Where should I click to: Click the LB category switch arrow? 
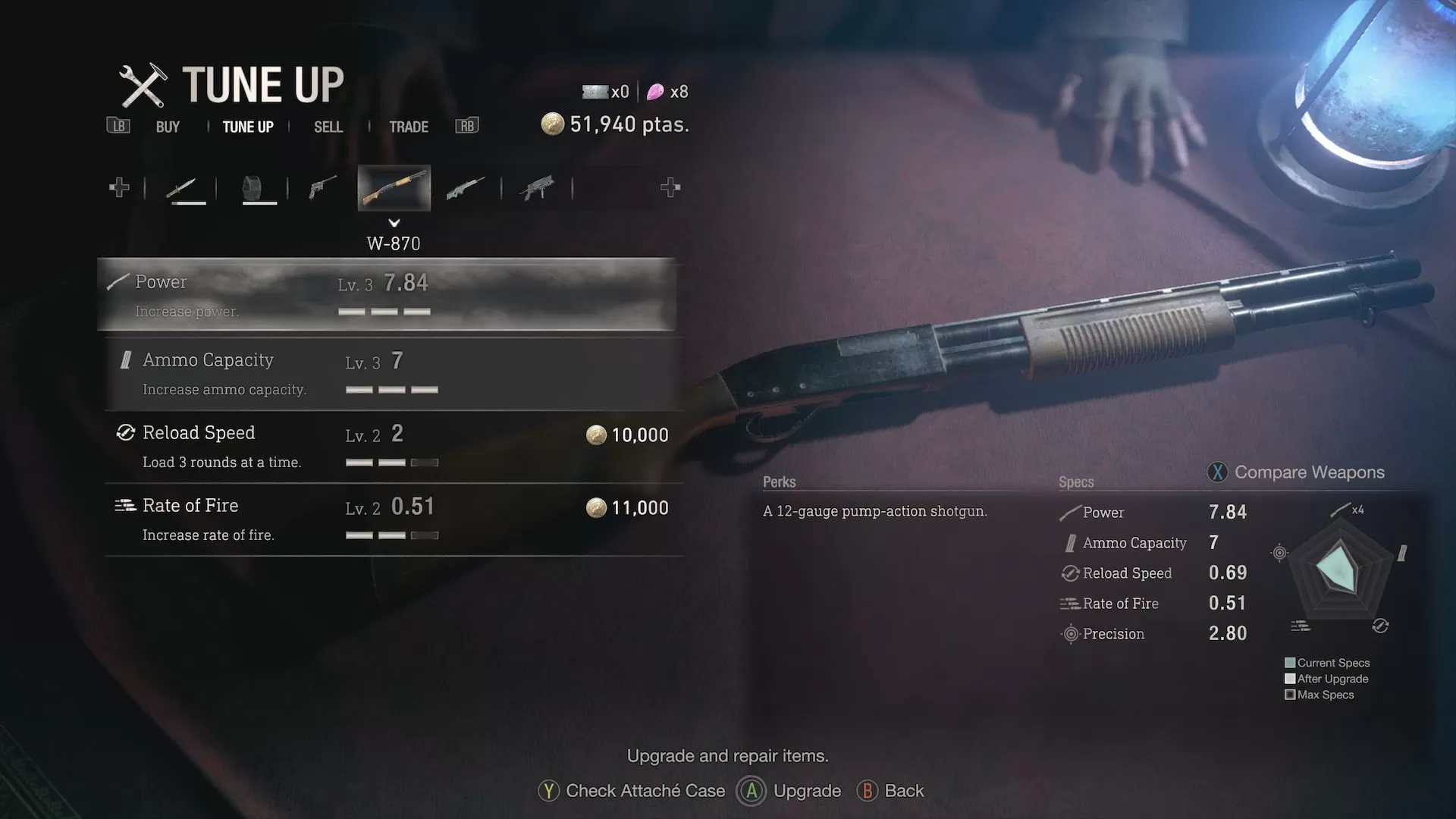tap(118, 126)
